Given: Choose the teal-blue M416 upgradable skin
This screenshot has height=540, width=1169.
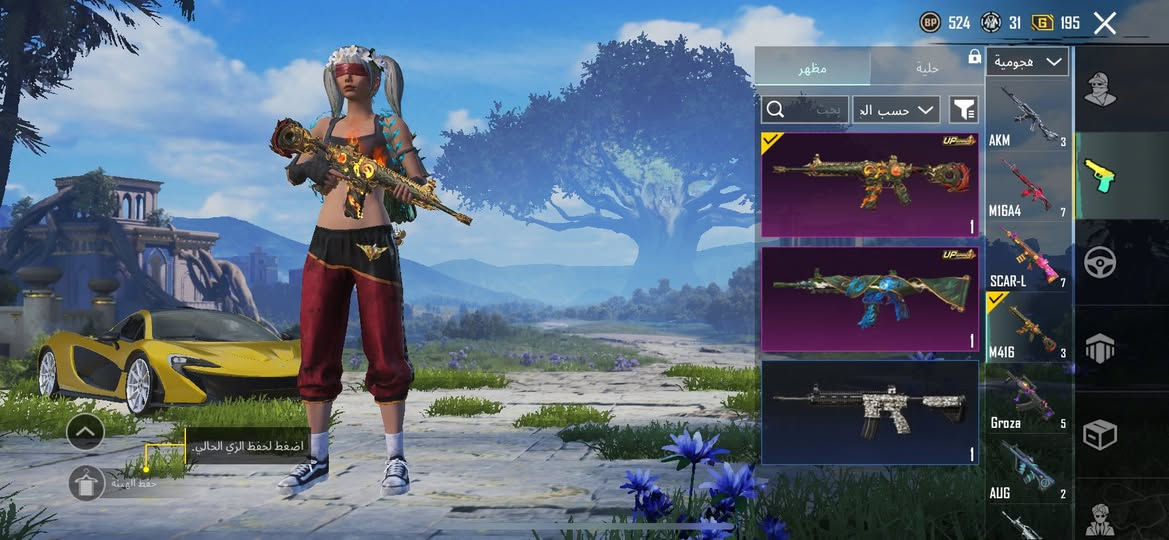Looking at the screenshot, I should [870, 299].
